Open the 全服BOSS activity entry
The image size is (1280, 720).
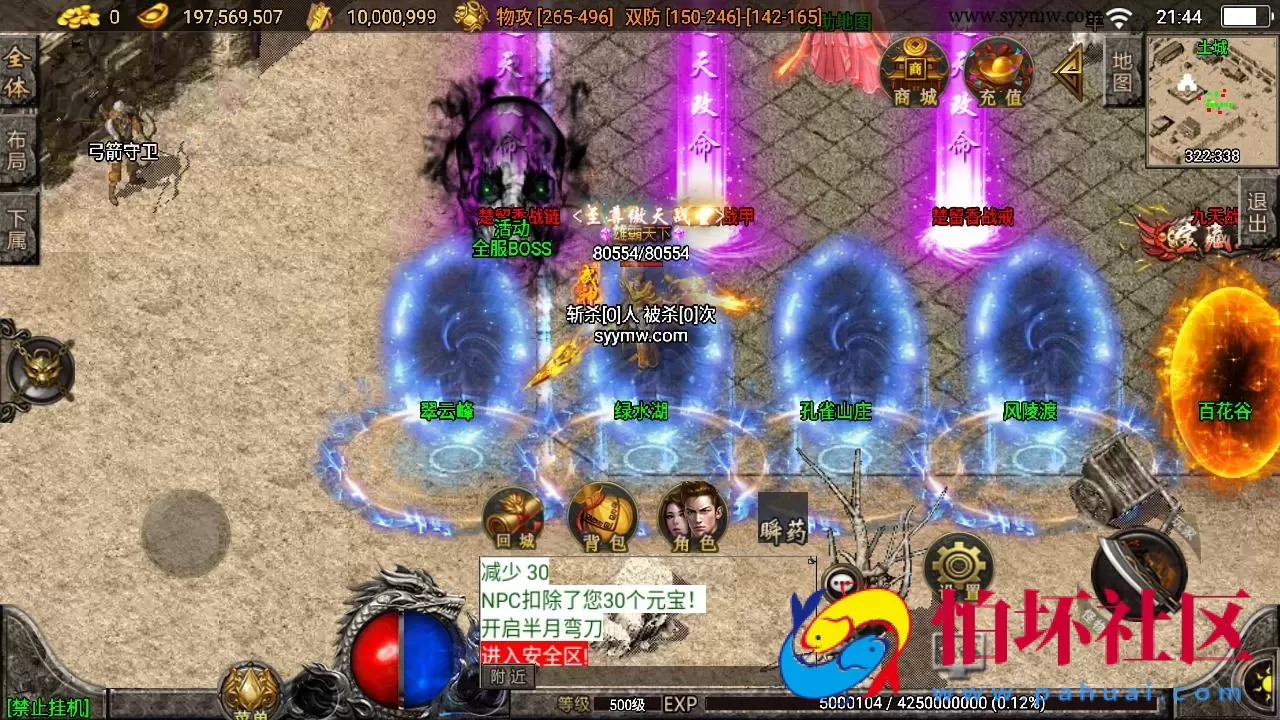pos(510,249)
